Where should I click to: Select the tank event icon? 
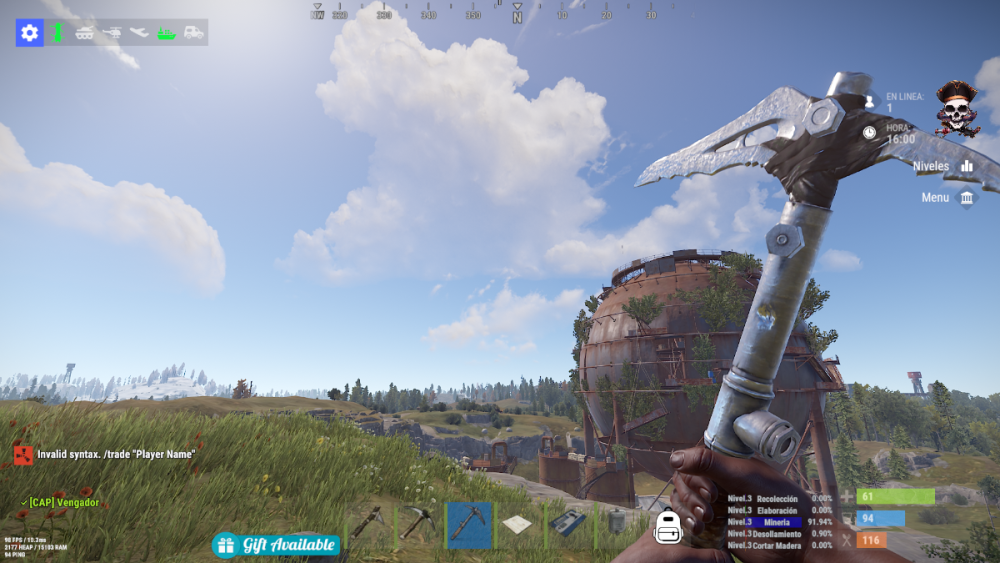[85, 33]
